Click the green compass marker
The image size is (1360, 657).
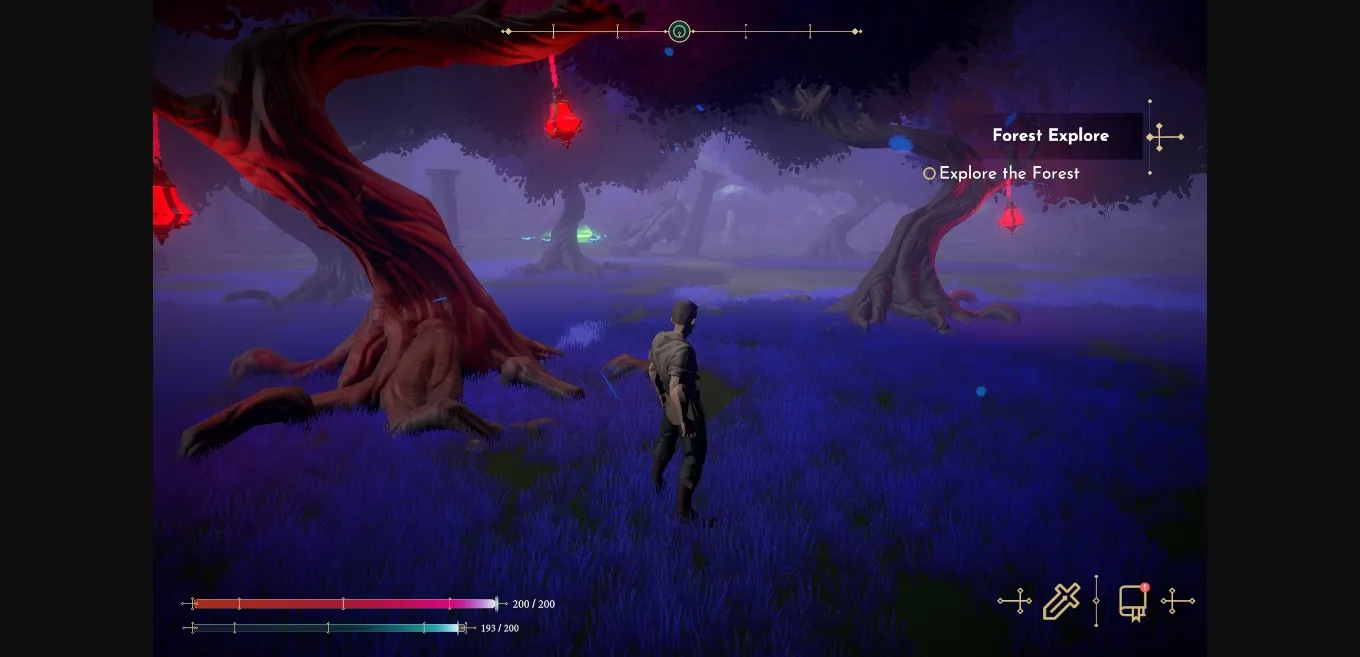click(x=679, y=32)
